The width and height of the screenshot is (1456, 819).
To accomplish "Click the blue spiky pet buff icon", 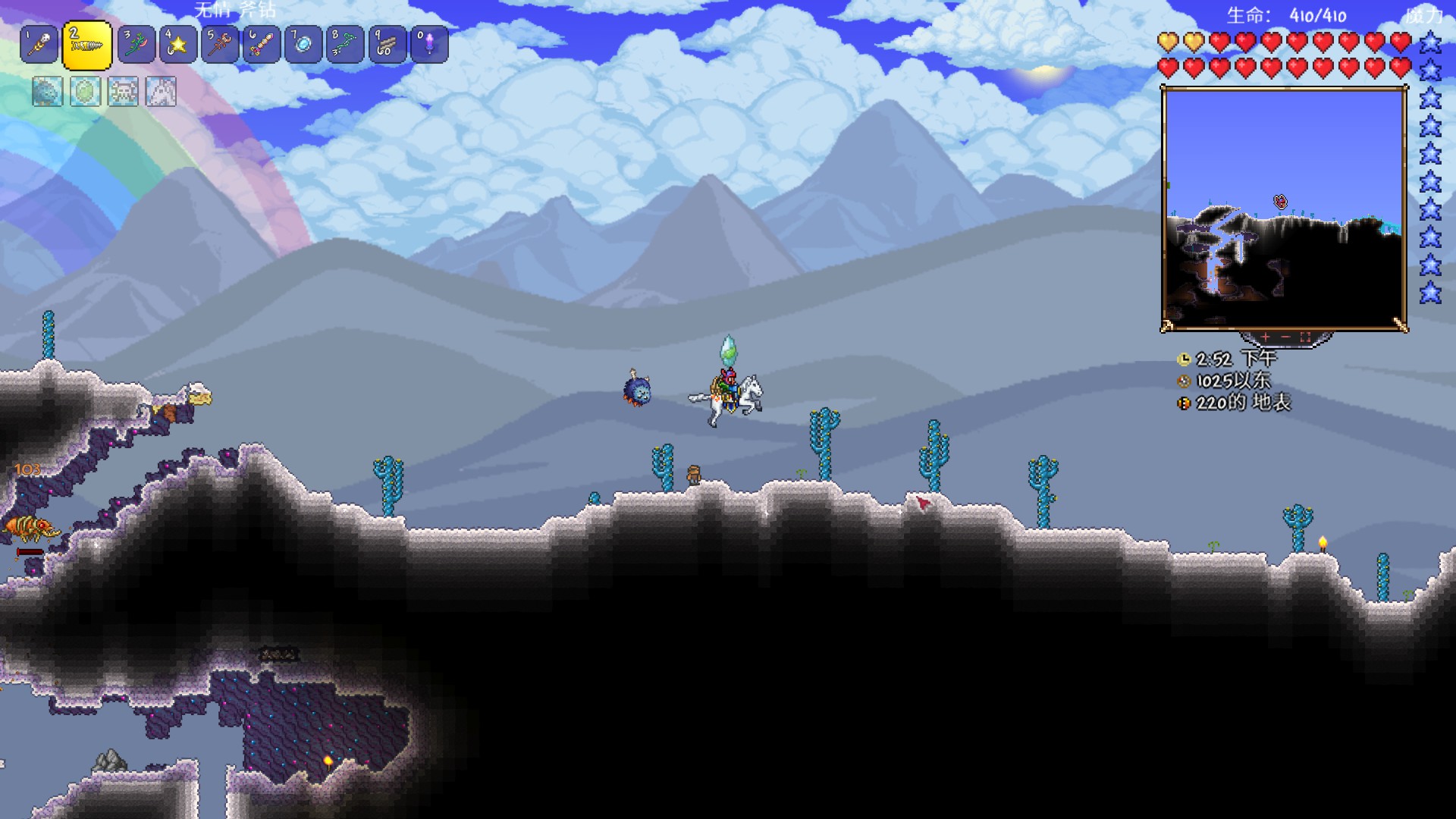I will tap(47, 93).
